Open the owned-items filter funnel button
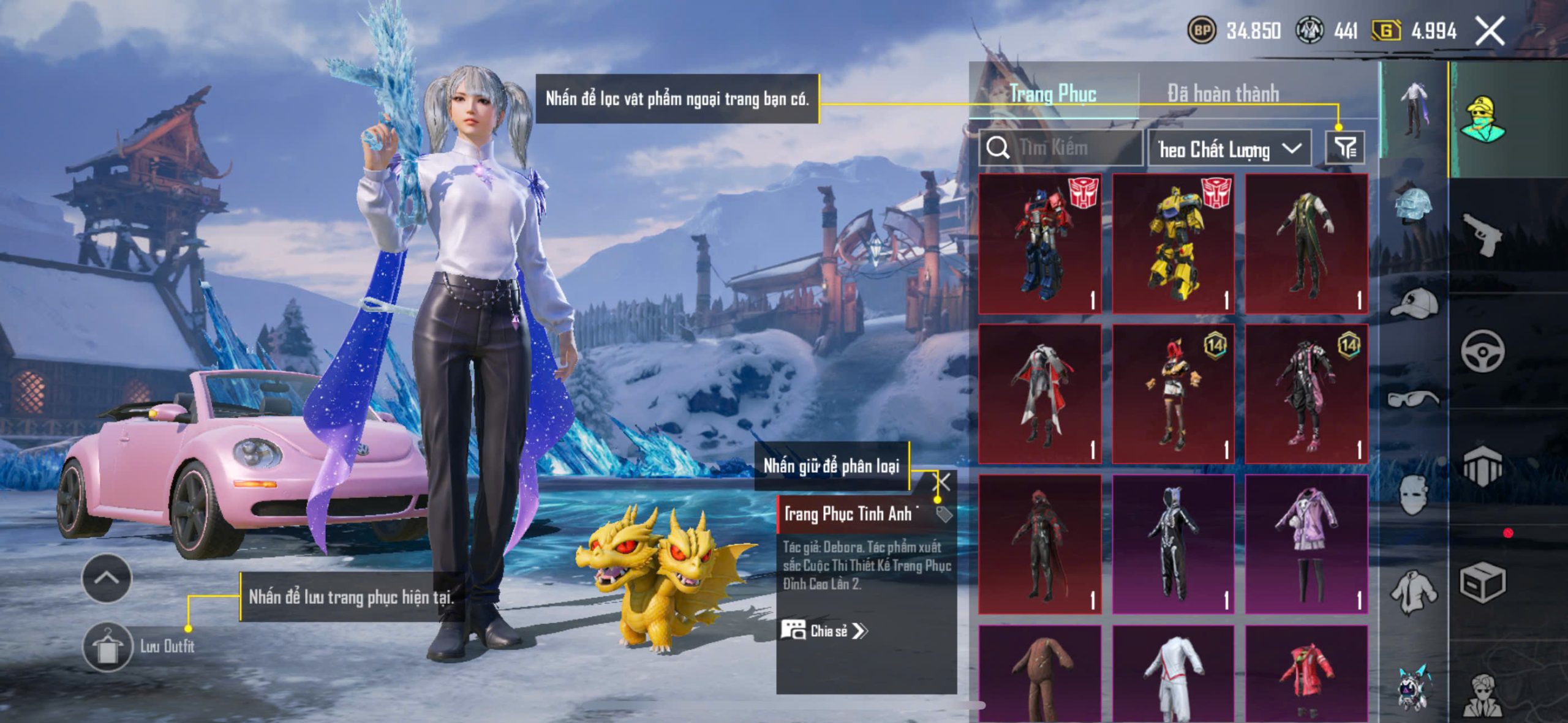This screenshot has height=723, width=1568. (1344, 148)
